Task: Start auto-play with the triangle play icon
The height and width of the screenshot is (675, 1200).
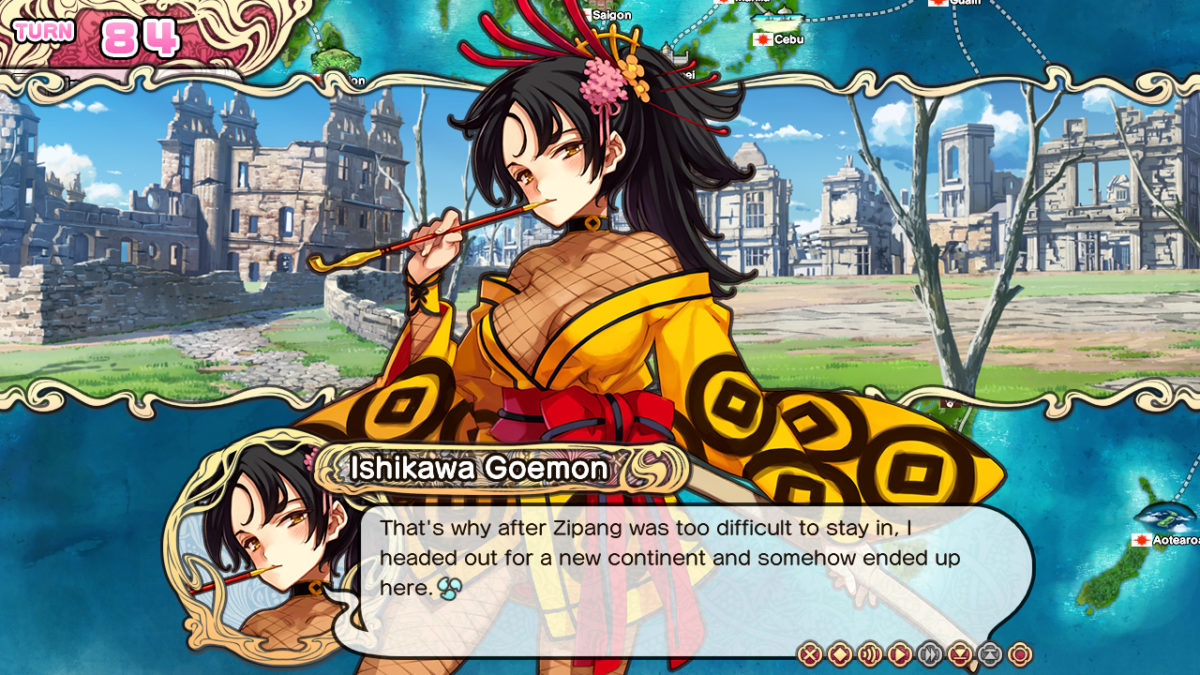Action: (900, 655)
